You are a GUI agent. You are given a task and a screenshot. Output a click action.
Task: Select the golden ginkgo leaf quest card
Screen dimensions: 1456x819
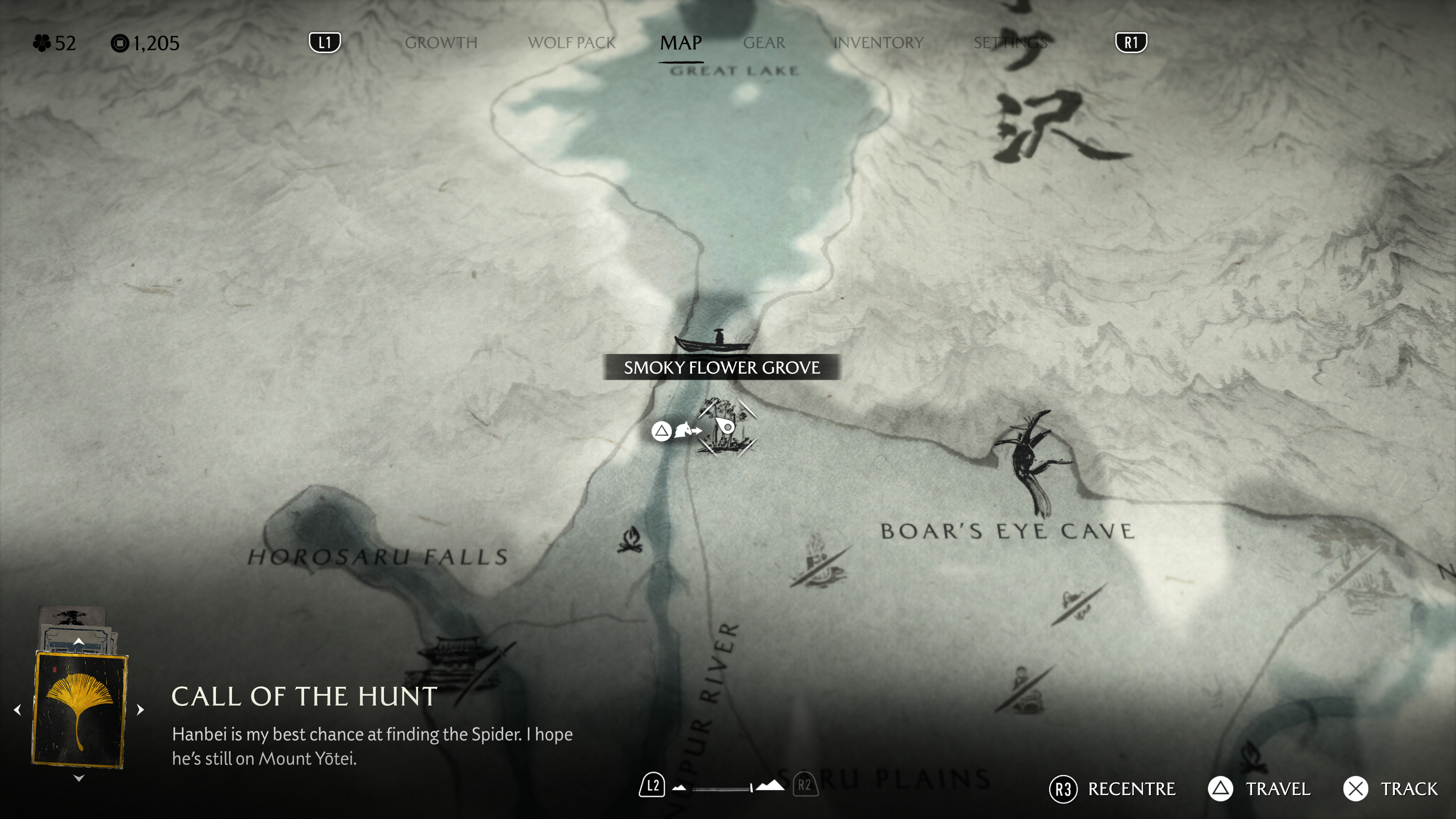pyautogui.click(x=80, y=710)
